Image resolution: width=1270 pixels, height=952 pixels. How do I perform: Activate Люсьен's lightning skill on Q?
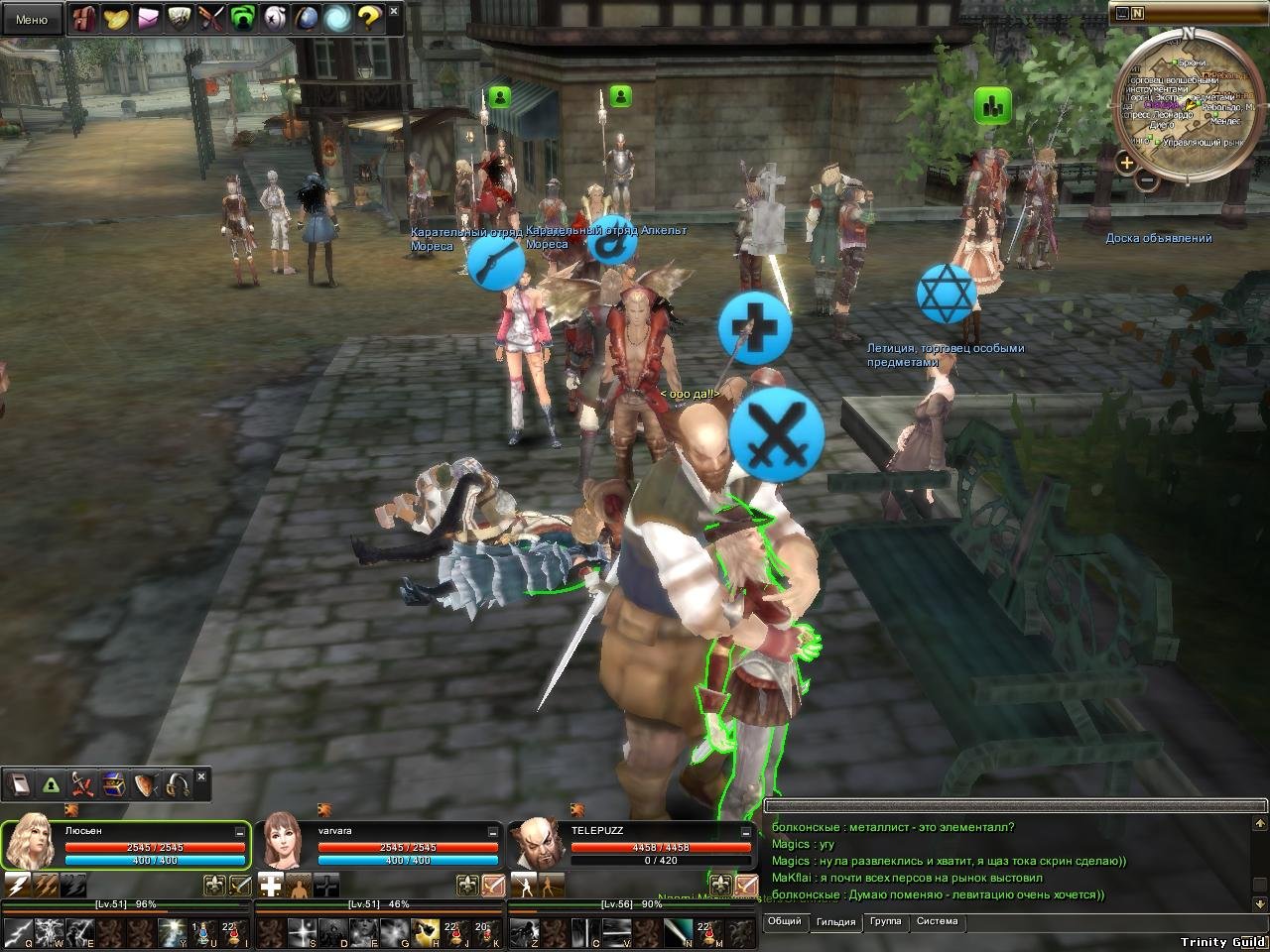pyautogui.click(x=19, y=932)
